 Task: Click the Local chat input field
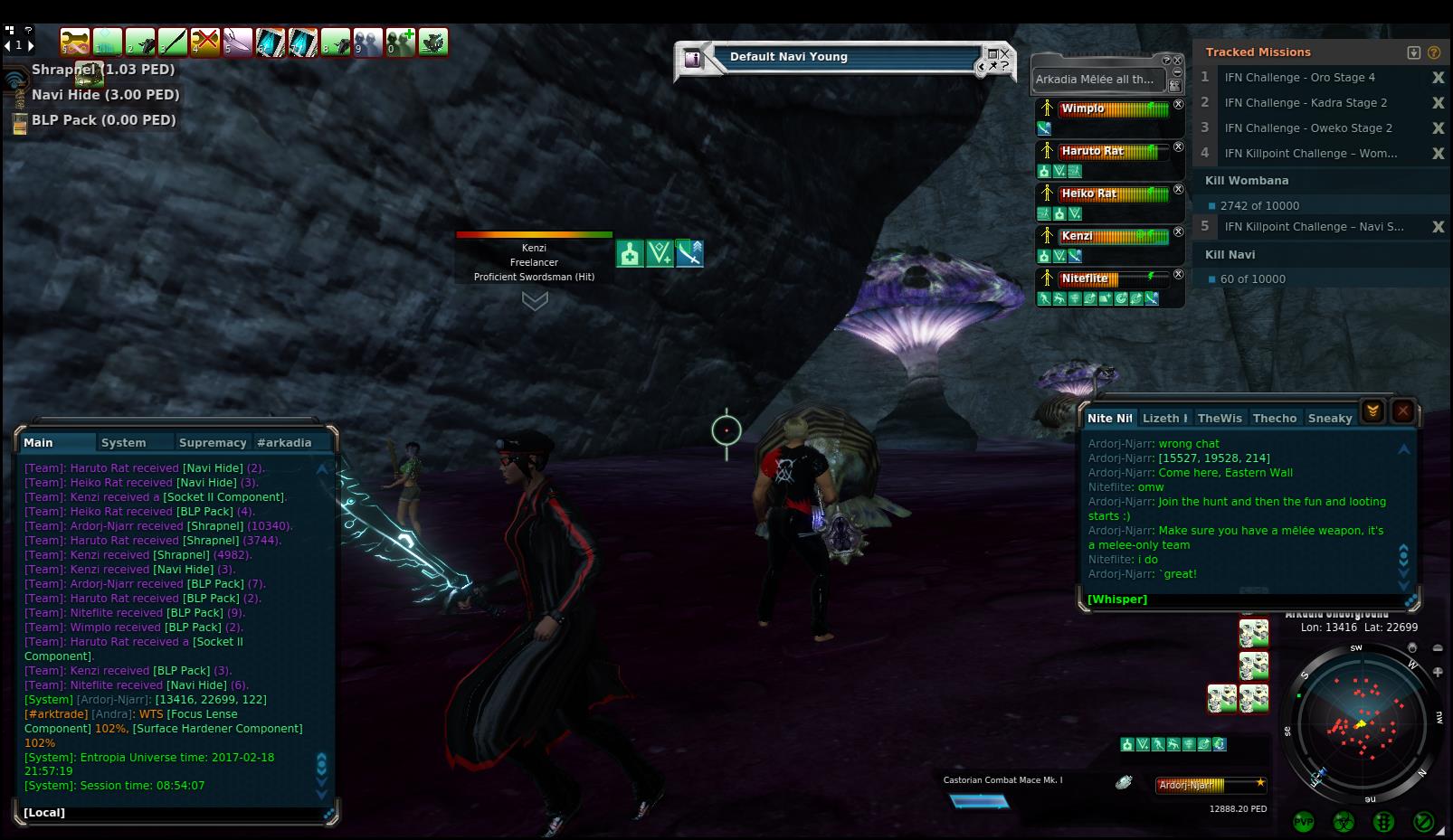pos(172,812)
